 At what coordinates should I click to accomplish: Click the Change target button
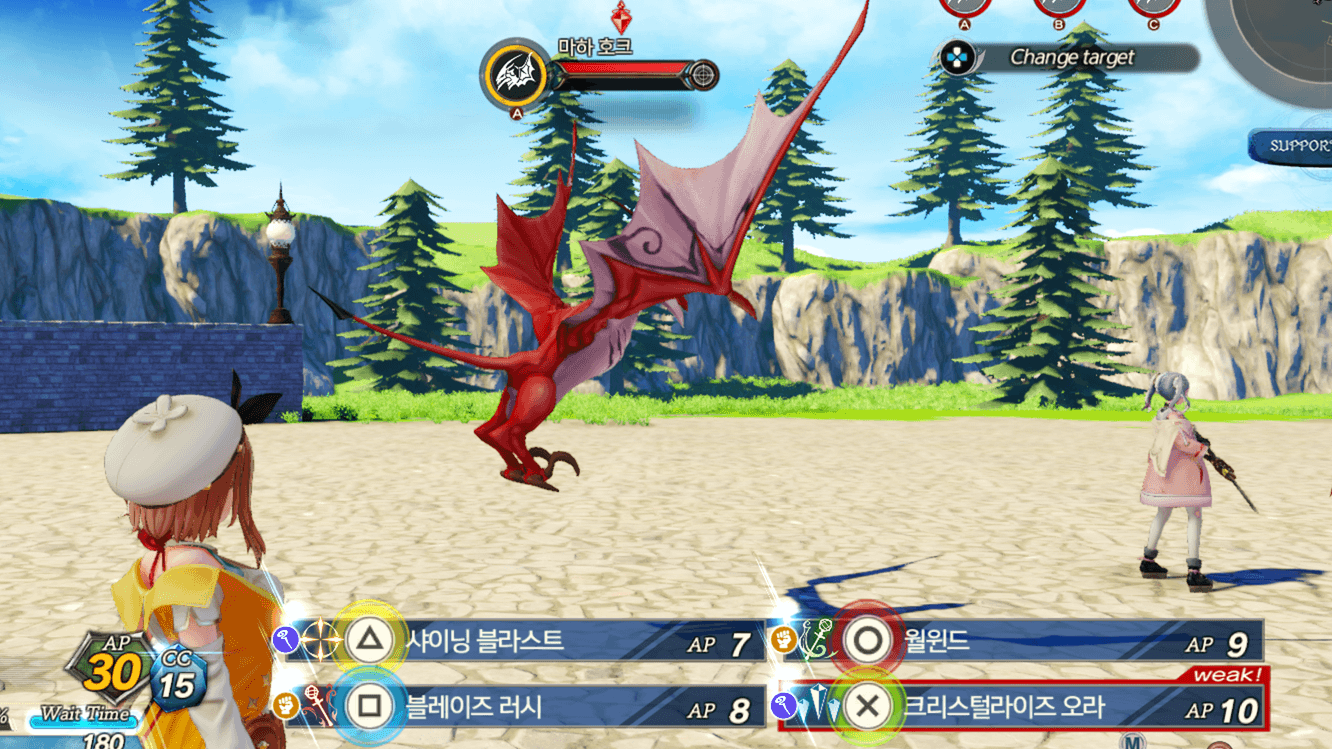point(1066,58)
